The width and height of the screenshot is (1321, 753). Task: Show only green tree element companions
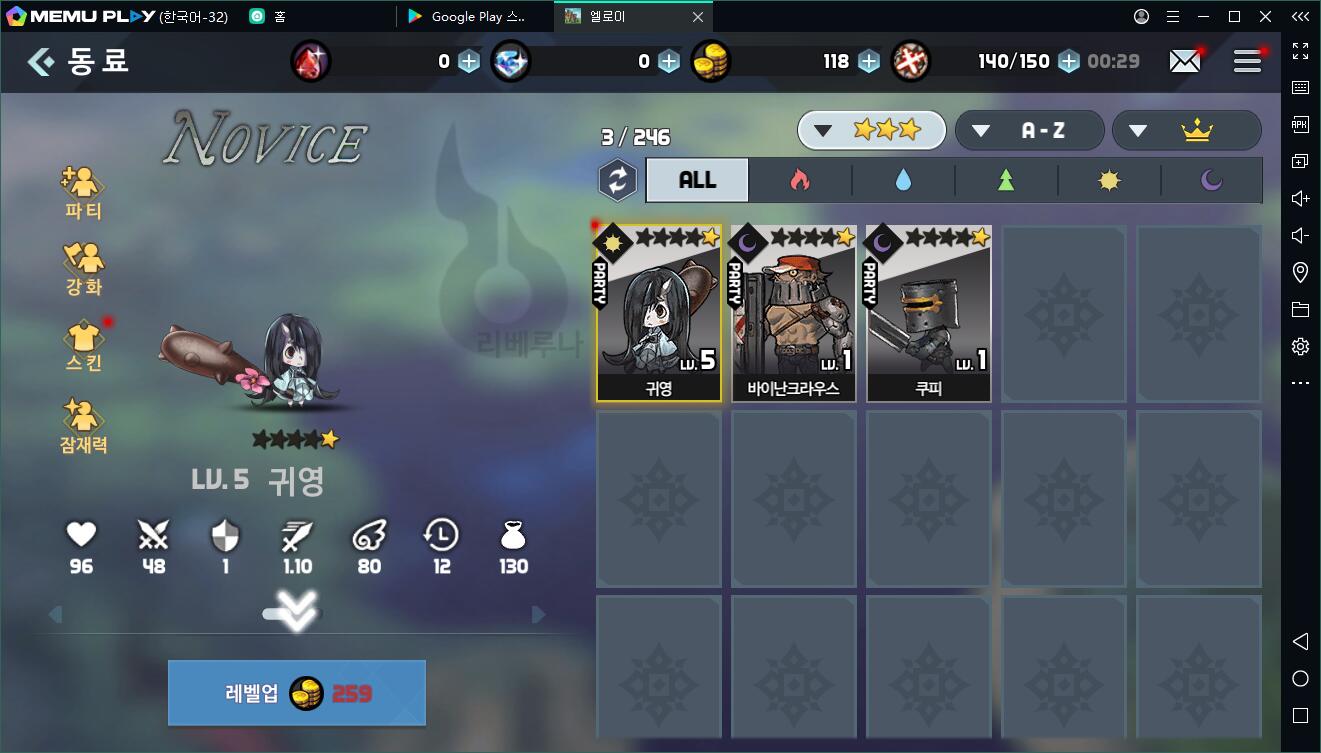coord(1006,180)
